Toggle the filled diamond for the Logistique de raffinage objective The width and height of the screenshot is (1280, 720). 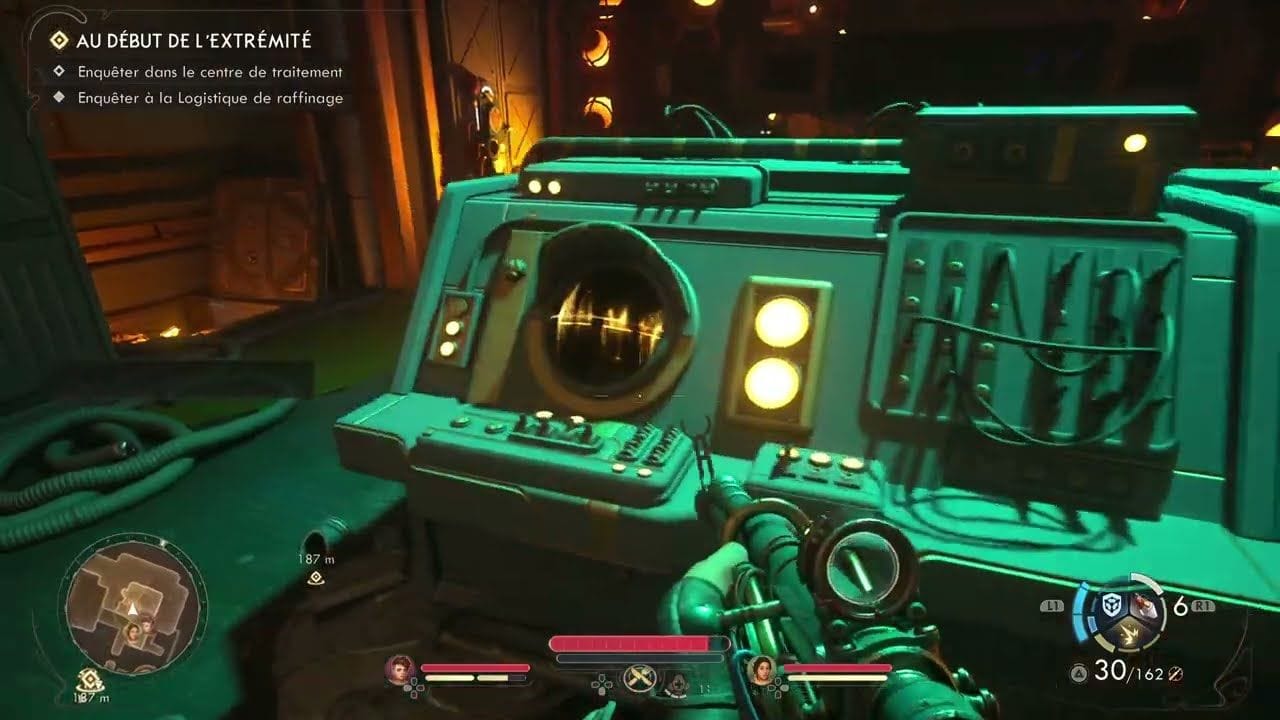pyautogui.click(x=61, y=98)
